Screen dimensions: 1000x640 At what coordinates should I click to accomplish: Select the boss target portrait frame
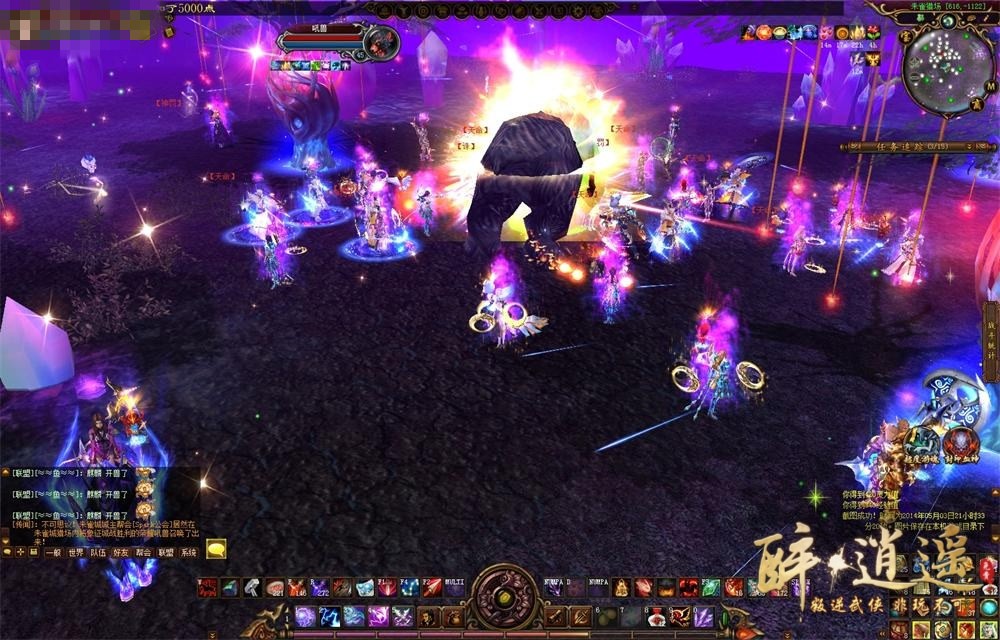coord(382,42)
